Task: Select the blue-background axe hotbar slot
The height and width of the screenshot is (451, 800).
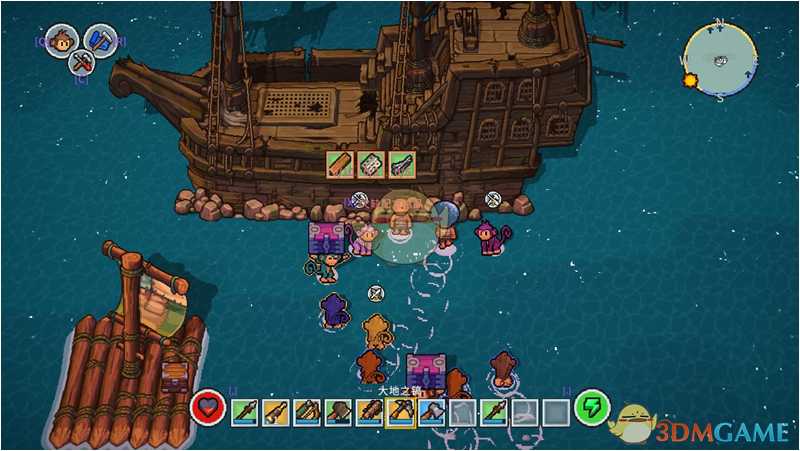Action: coord(431,410)
